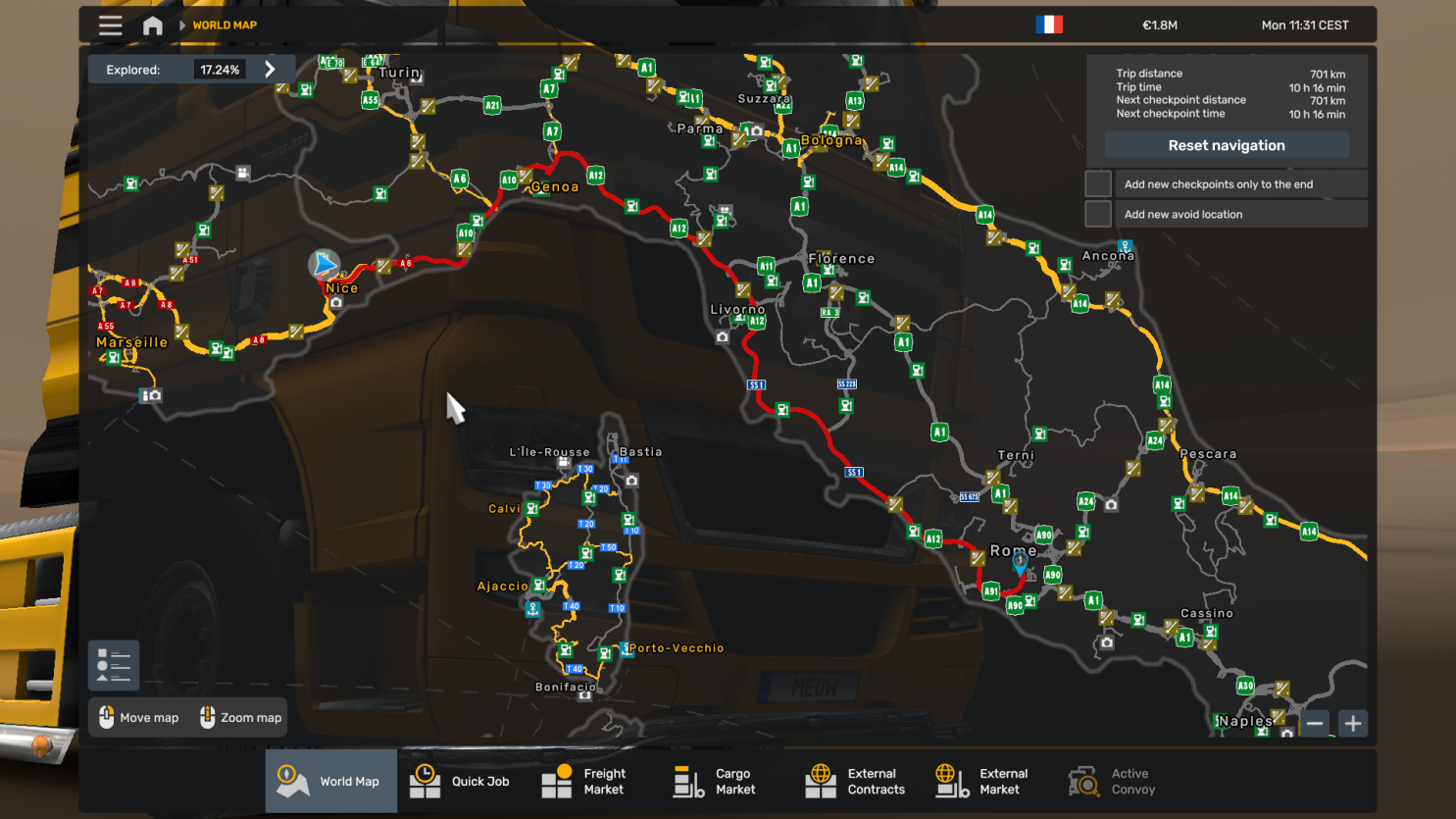Click the French flag icon

1049,25
